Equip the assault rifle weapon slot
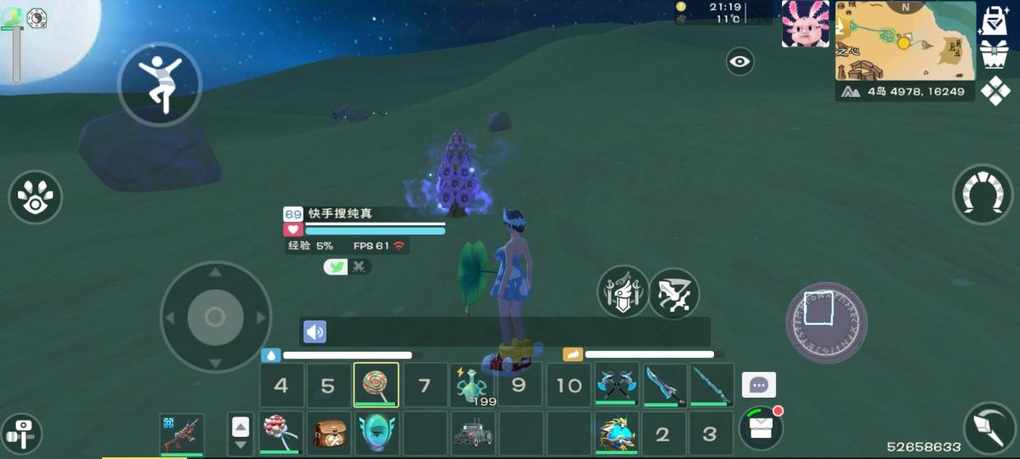 click(x=182, y=433)
